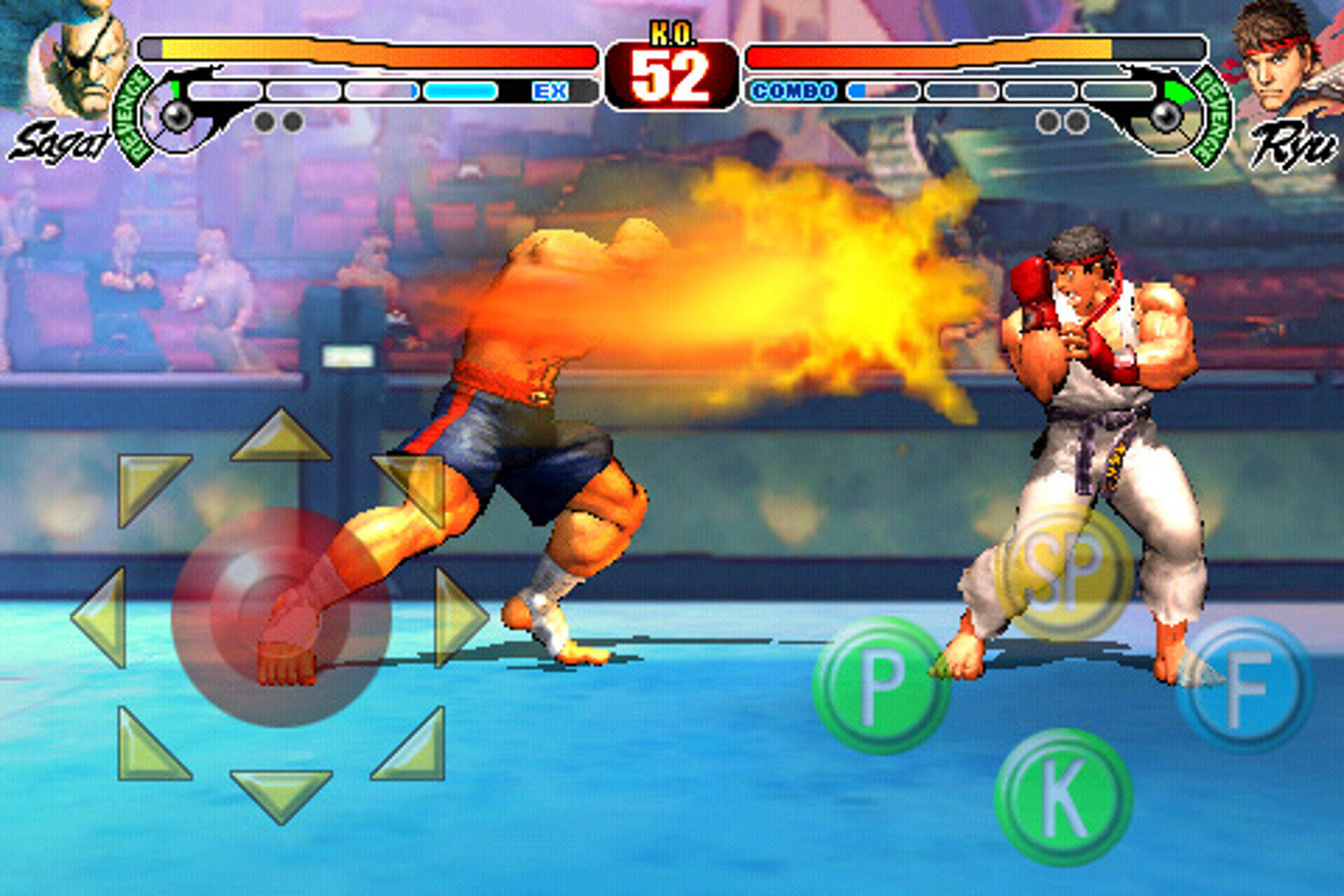Tap the left arrow on the d-pad
Viewport: 1344px width, 896px height.
[x=103, y=617]
